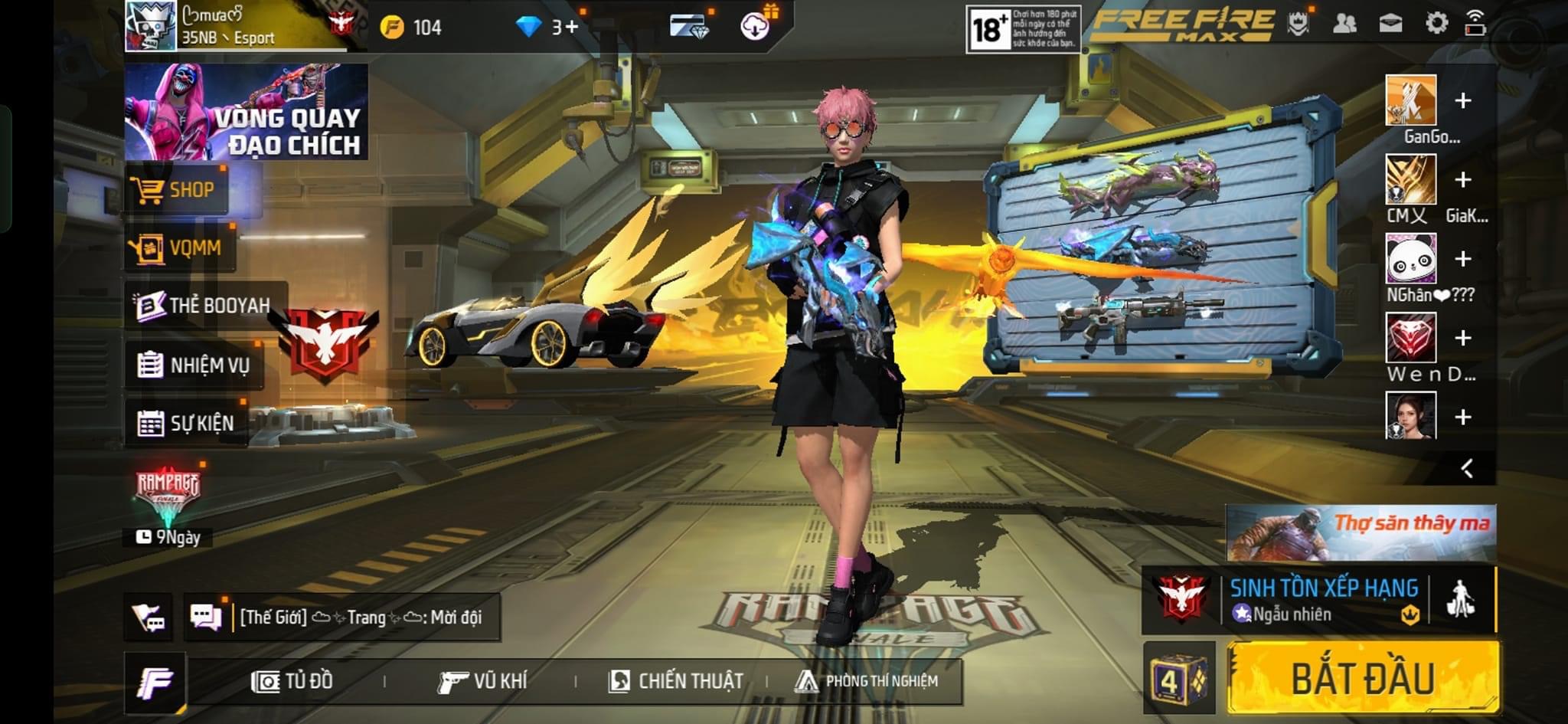Open the mail envelope icon
This screenshot has width=1568, height=724.
click(x=1390, y=23)
